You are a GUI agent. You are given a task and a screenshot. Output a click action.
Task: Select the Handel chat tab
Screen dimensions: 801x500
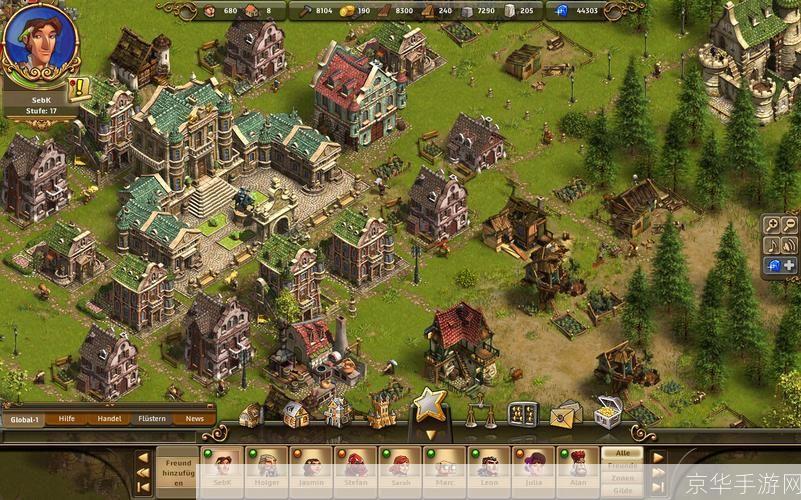[109, 419]
